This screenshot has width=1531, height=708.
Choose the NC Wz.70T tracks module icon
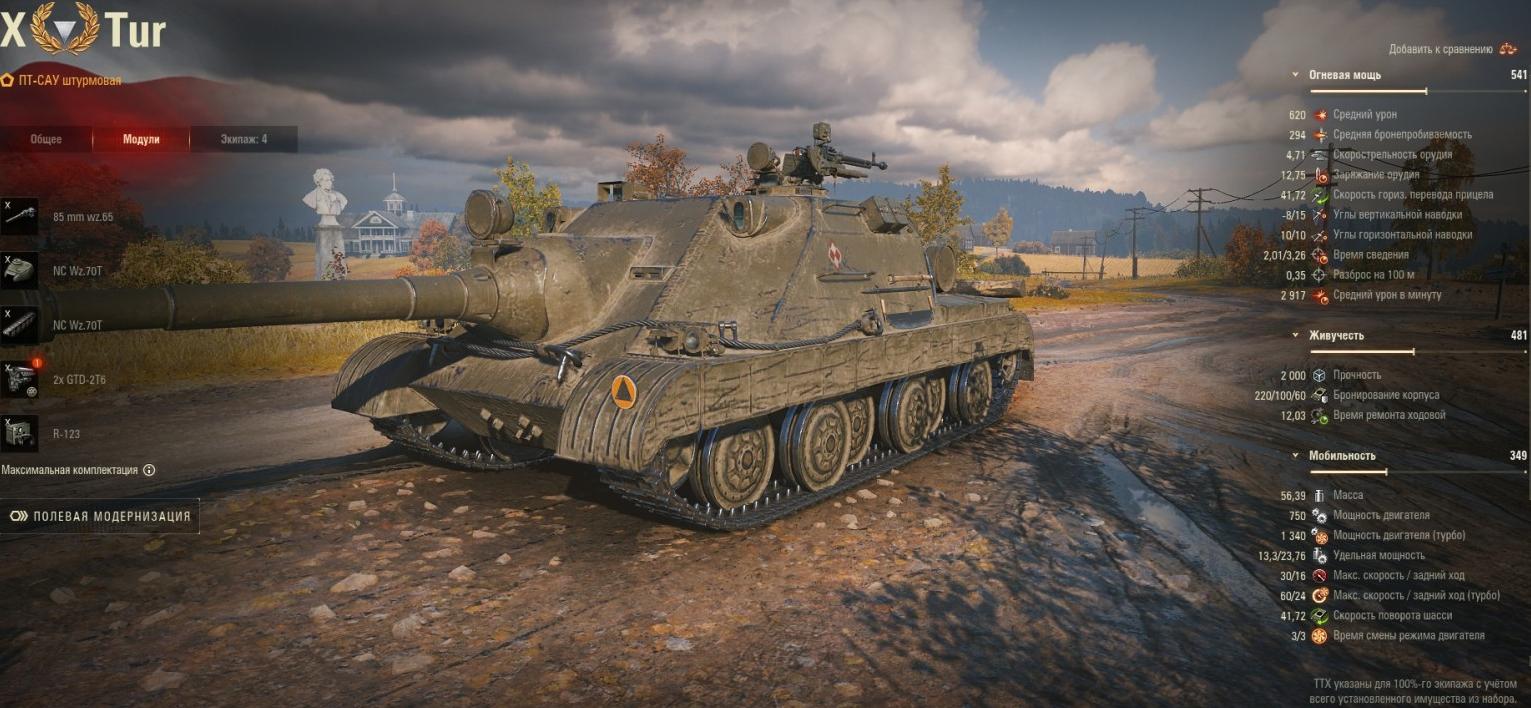(20, 325)
